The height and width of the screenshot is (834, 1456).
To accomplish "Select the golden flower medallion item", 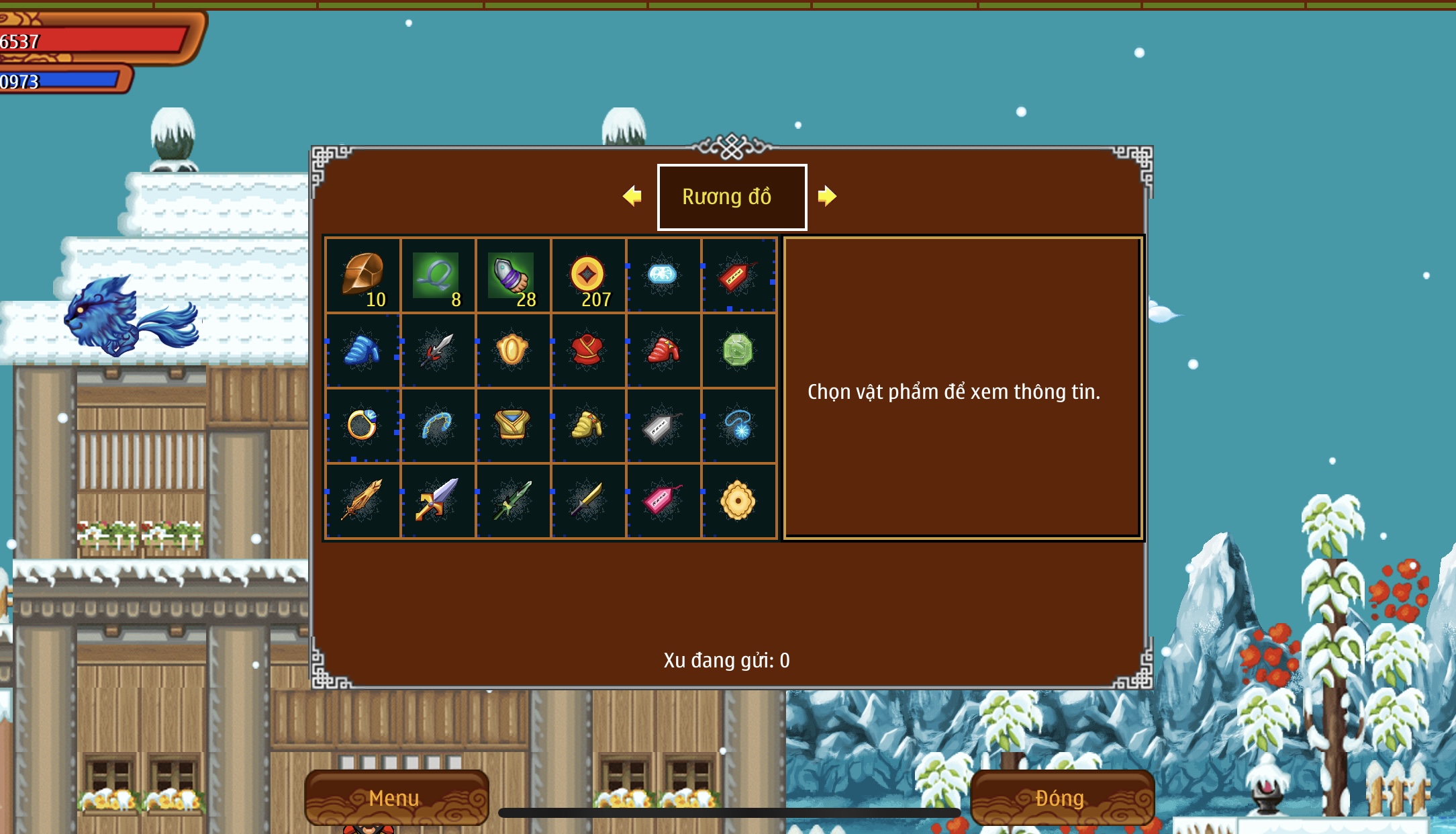I will (x=738, y=500).
